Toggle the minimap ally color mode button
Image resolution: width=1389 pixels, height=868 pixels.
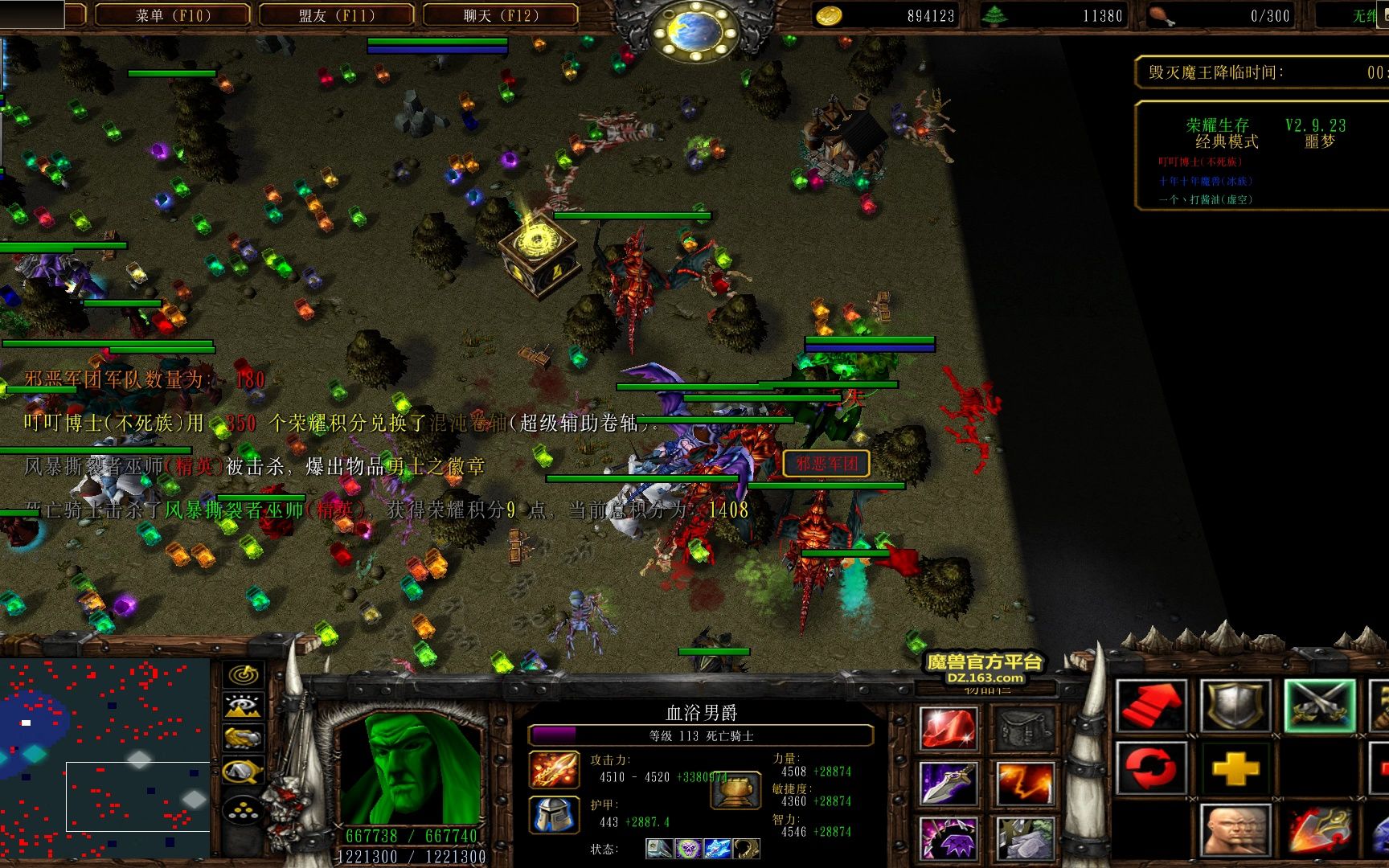[x=243, y=738]
